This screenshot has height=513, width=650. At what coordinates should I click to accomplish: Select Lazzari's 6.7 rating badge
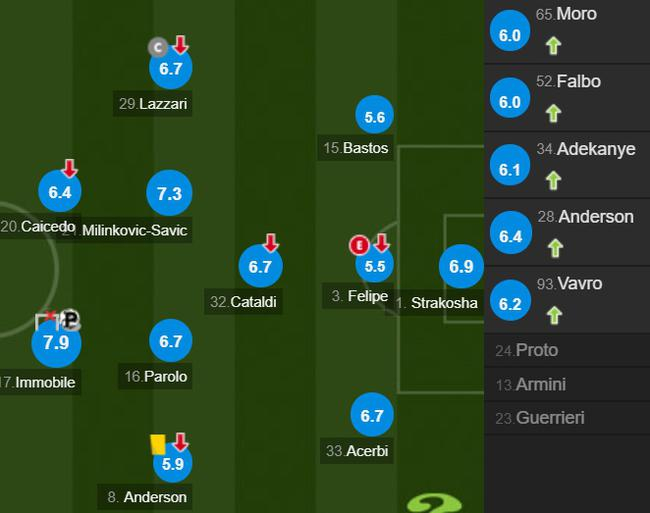170,68
